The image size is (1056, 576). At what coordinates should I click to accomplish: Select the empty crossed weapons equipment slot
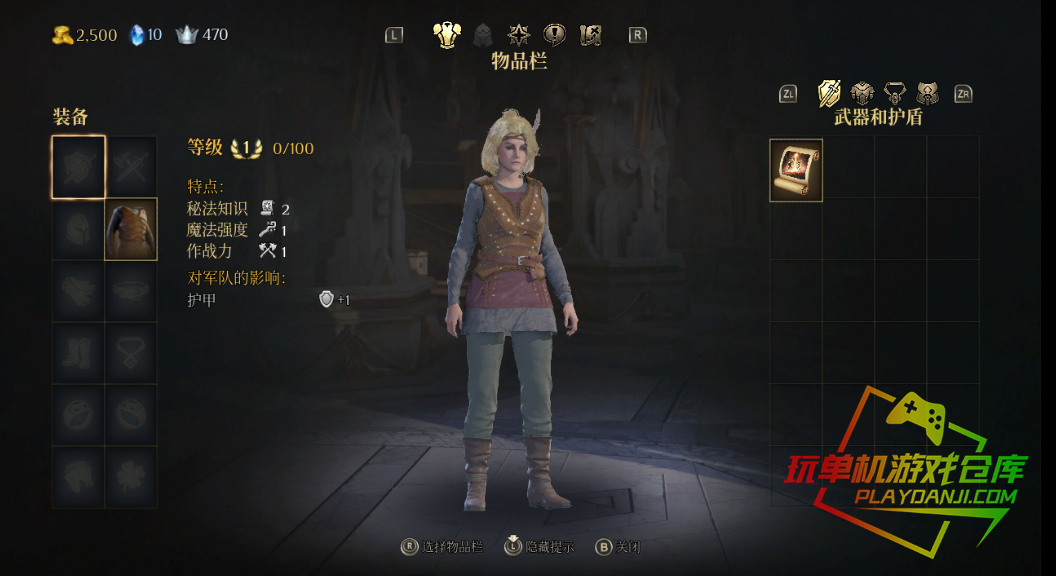click(131, 167)
